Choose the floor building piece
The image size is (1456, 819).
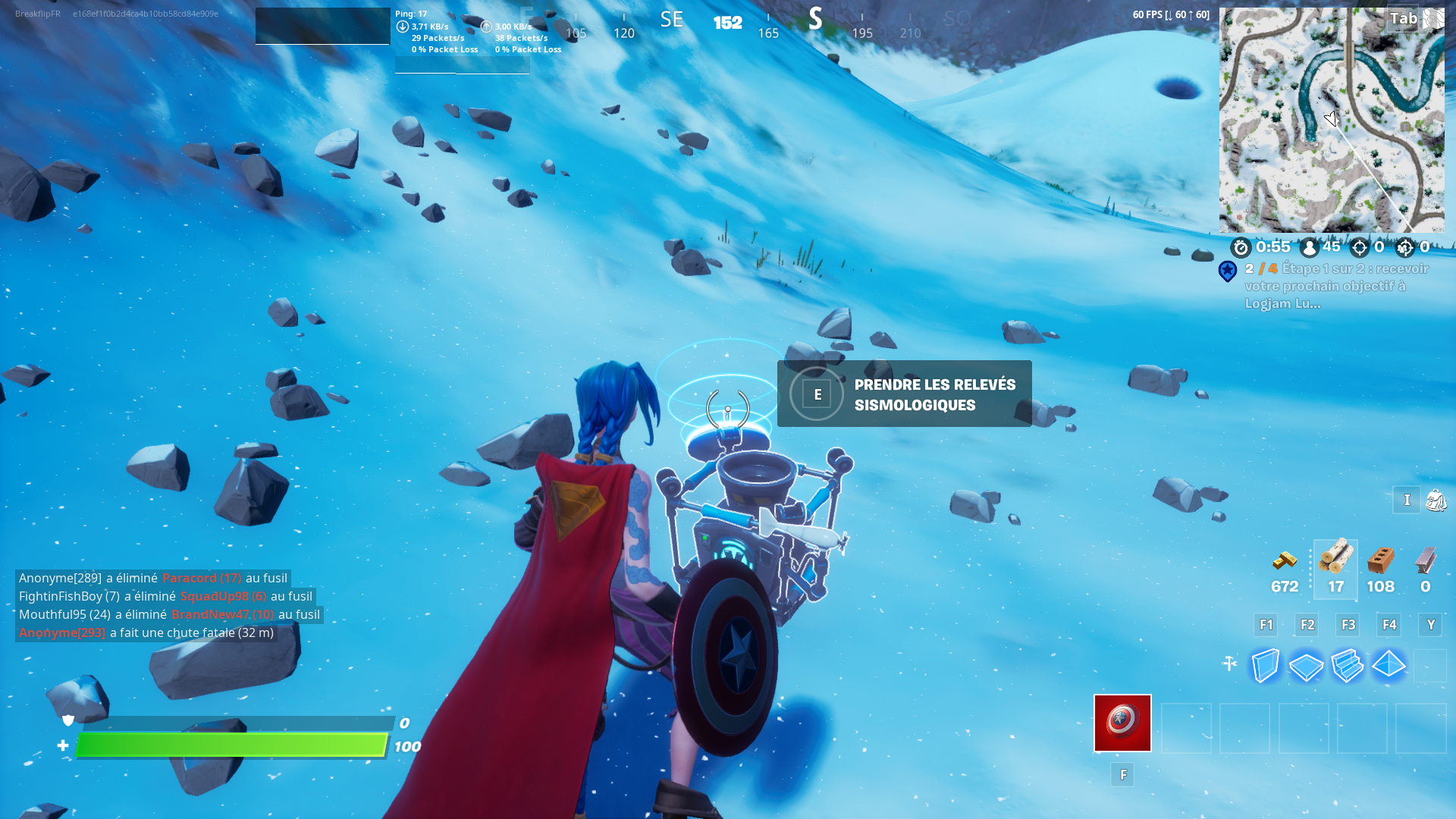tap(1306, 667)
